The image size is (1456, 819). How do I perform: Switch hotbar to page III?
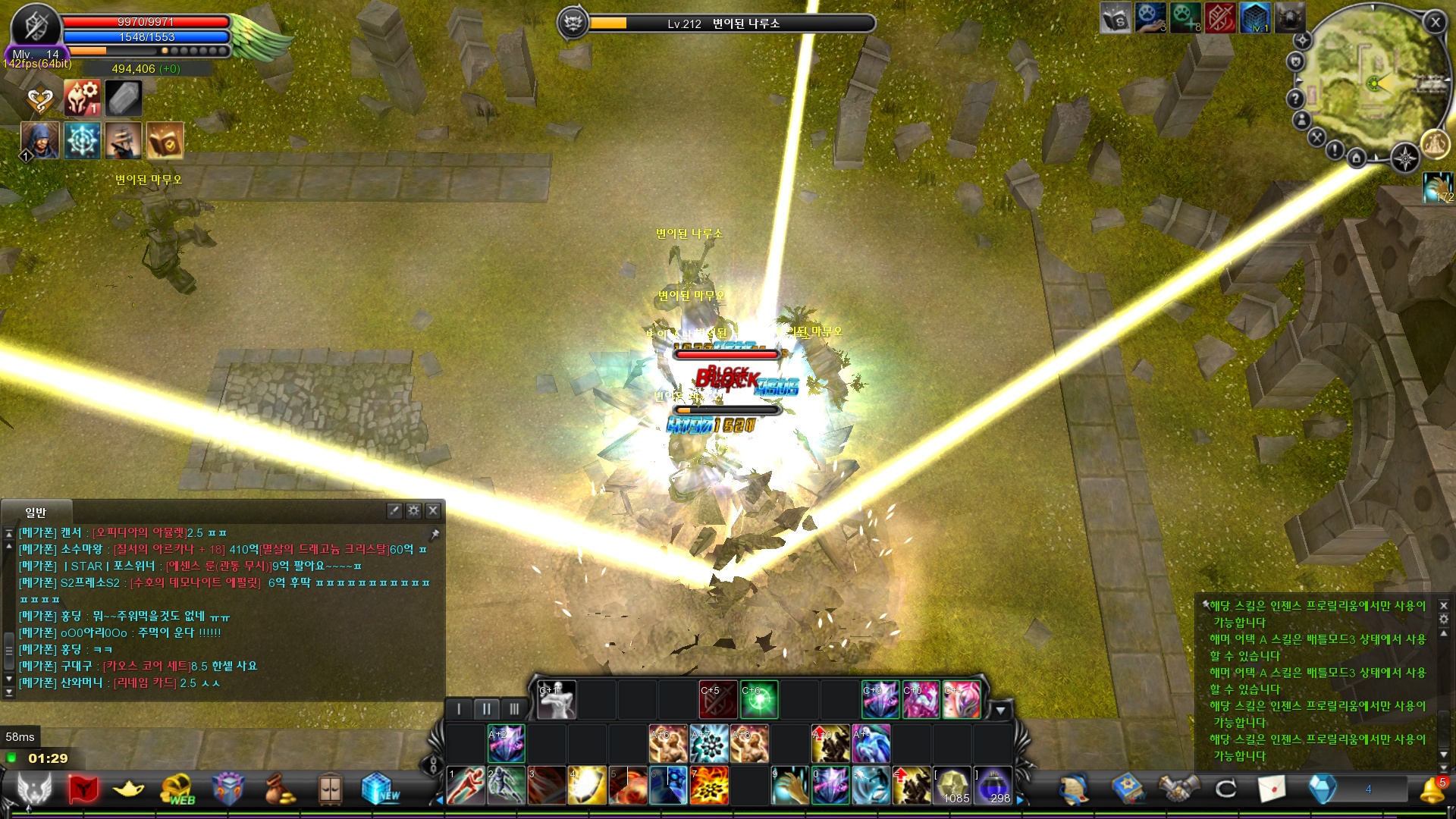[516, 708]
